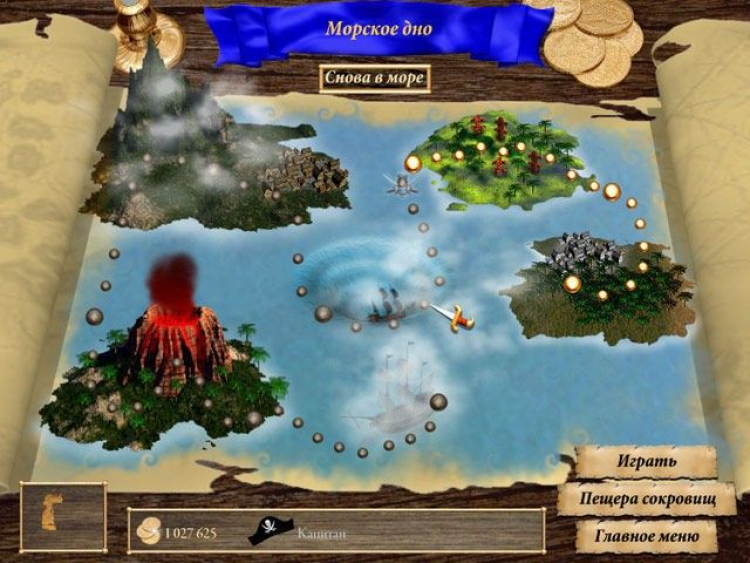Viewport: 750px width, 563px height.
Task: Open the Пещера сокровищ treasure cave
Action: coord(646,499)
